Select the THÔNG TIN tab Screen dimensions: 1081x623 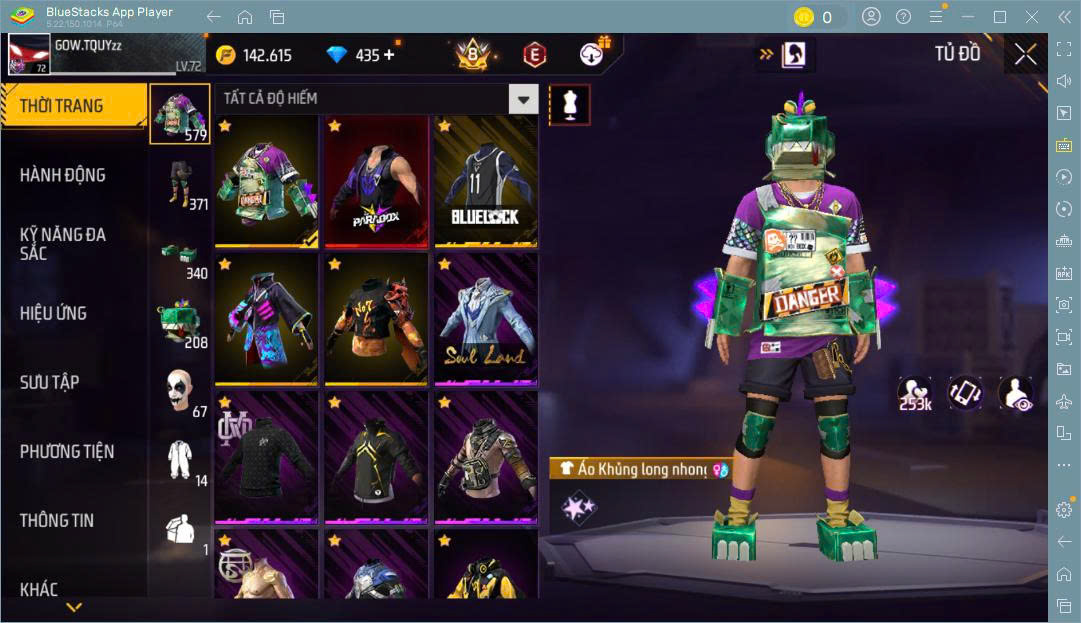click(57, 520)
